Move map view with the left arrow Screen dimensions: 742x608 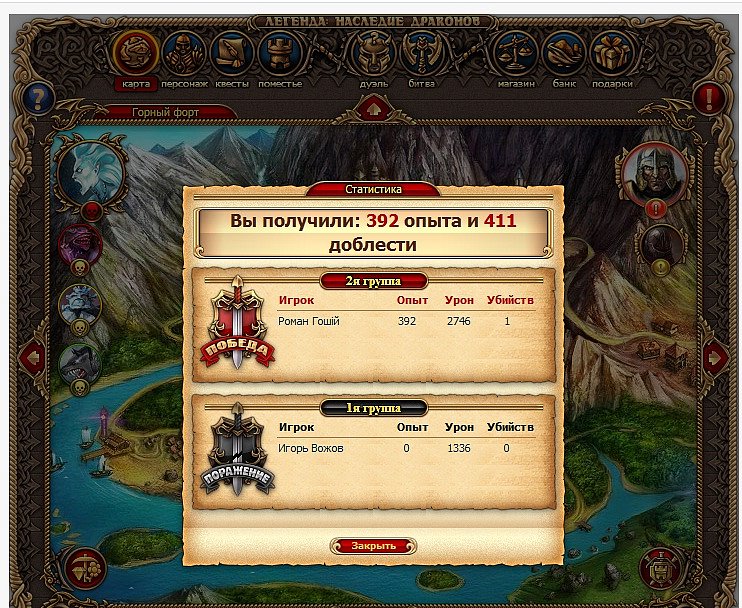point(31,355)
